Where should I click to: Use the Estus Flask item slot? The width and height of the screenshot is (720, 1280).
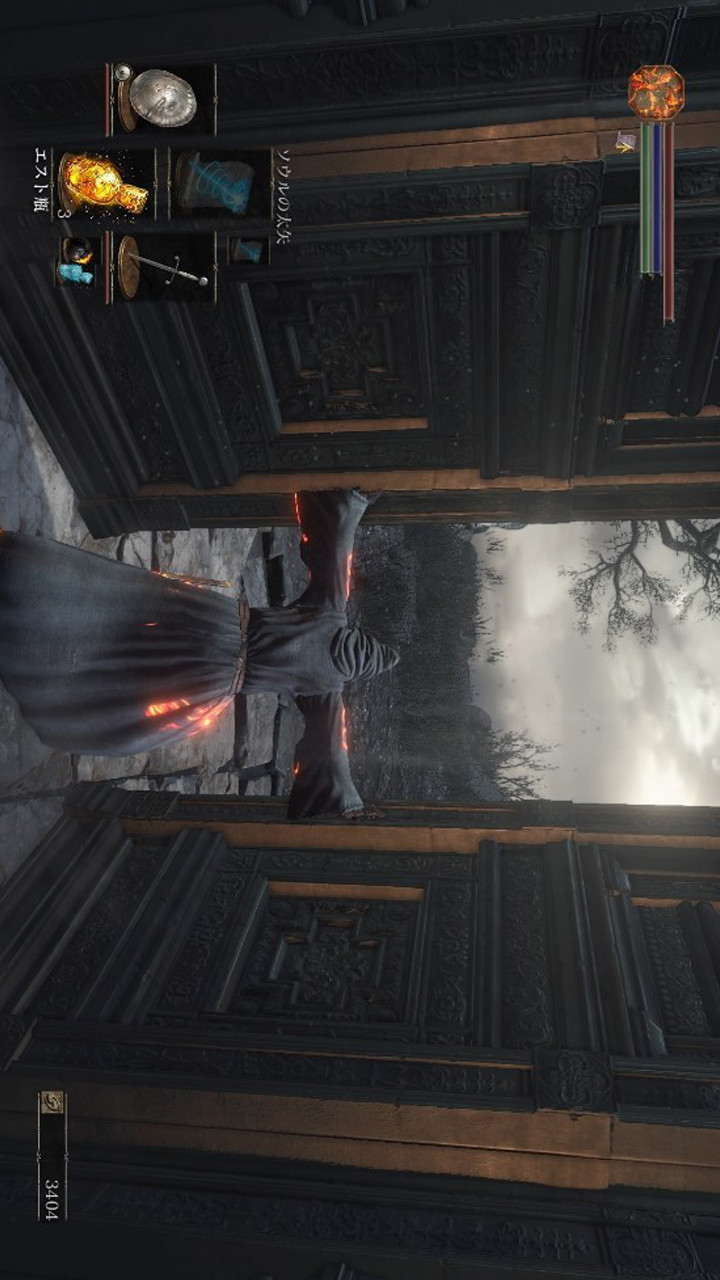click(104, 183)
